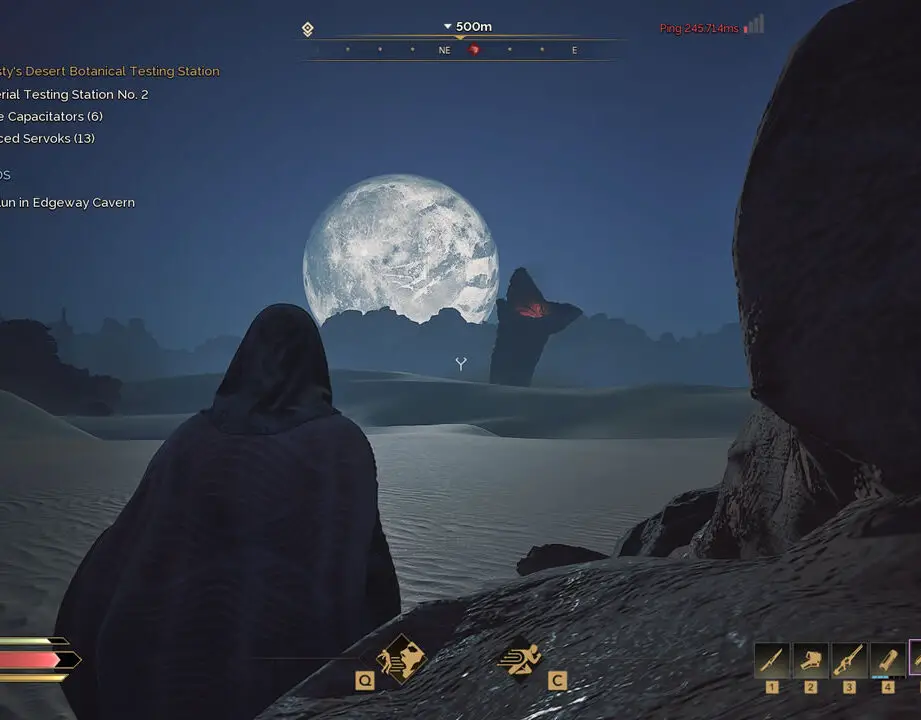Click the 500m waypoint distance marker
921x720 pixels.
[468, 27]
